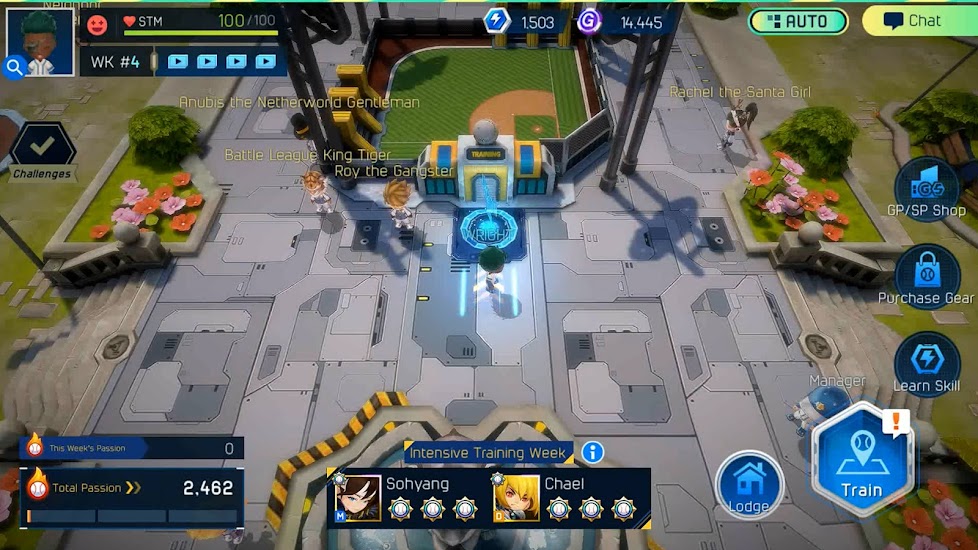Open Purchase Gear shop
The image size is (978, 550).
pos(927,274)
